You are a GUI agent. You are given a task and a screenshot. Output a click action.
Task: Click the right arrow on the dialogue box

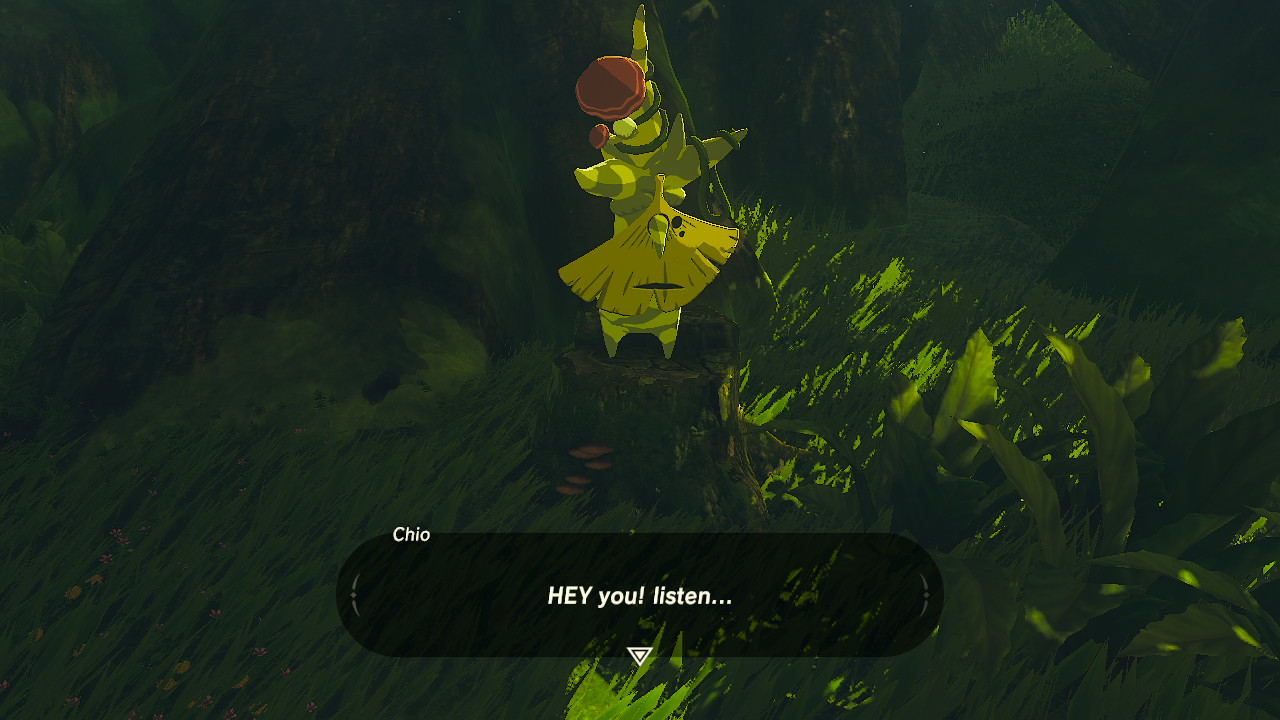(926, 594)
